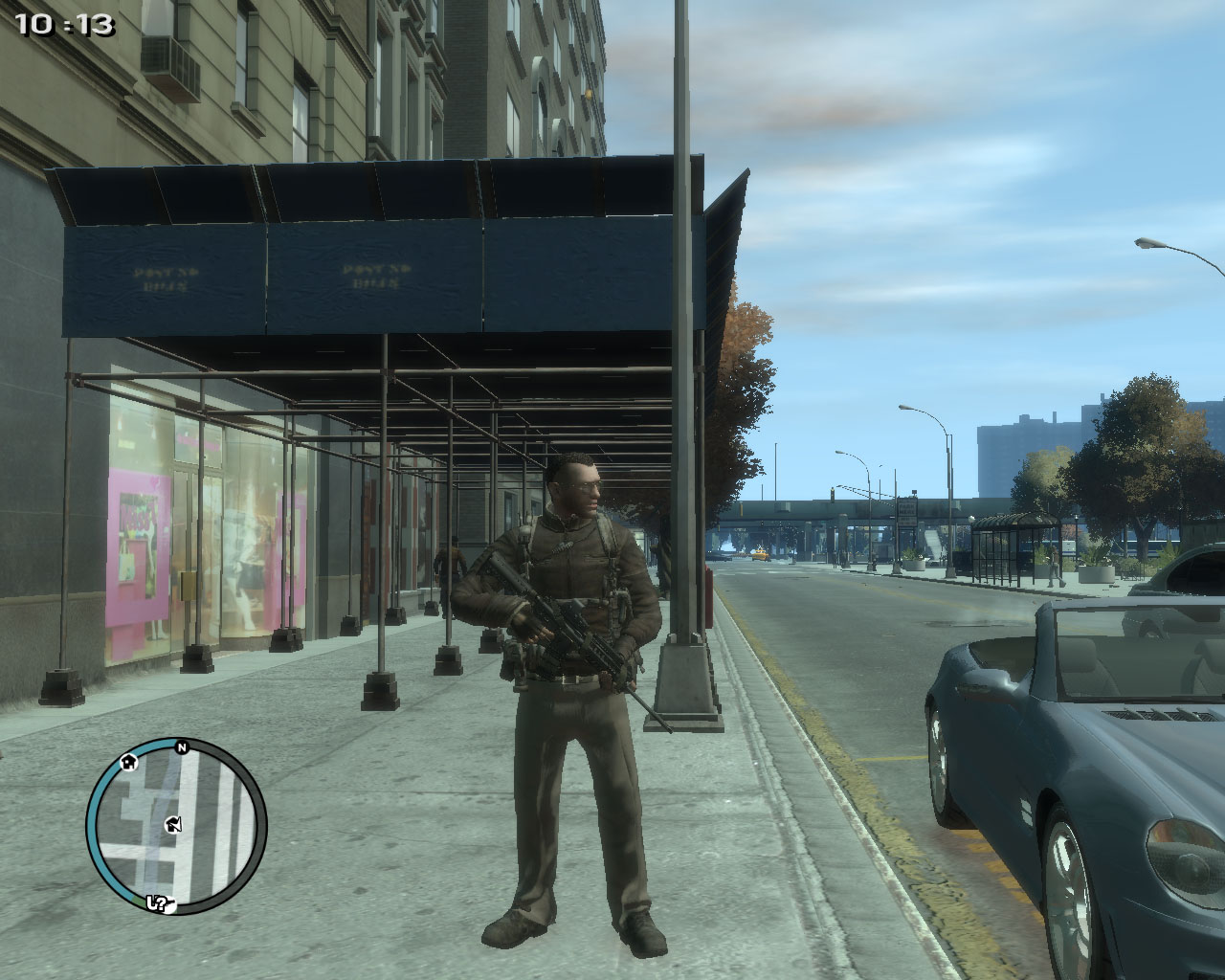The width and height of the screenshot is (1225, 980).
Task: Click the U? marker on the radar edge
Action: (x=158, y=902)
